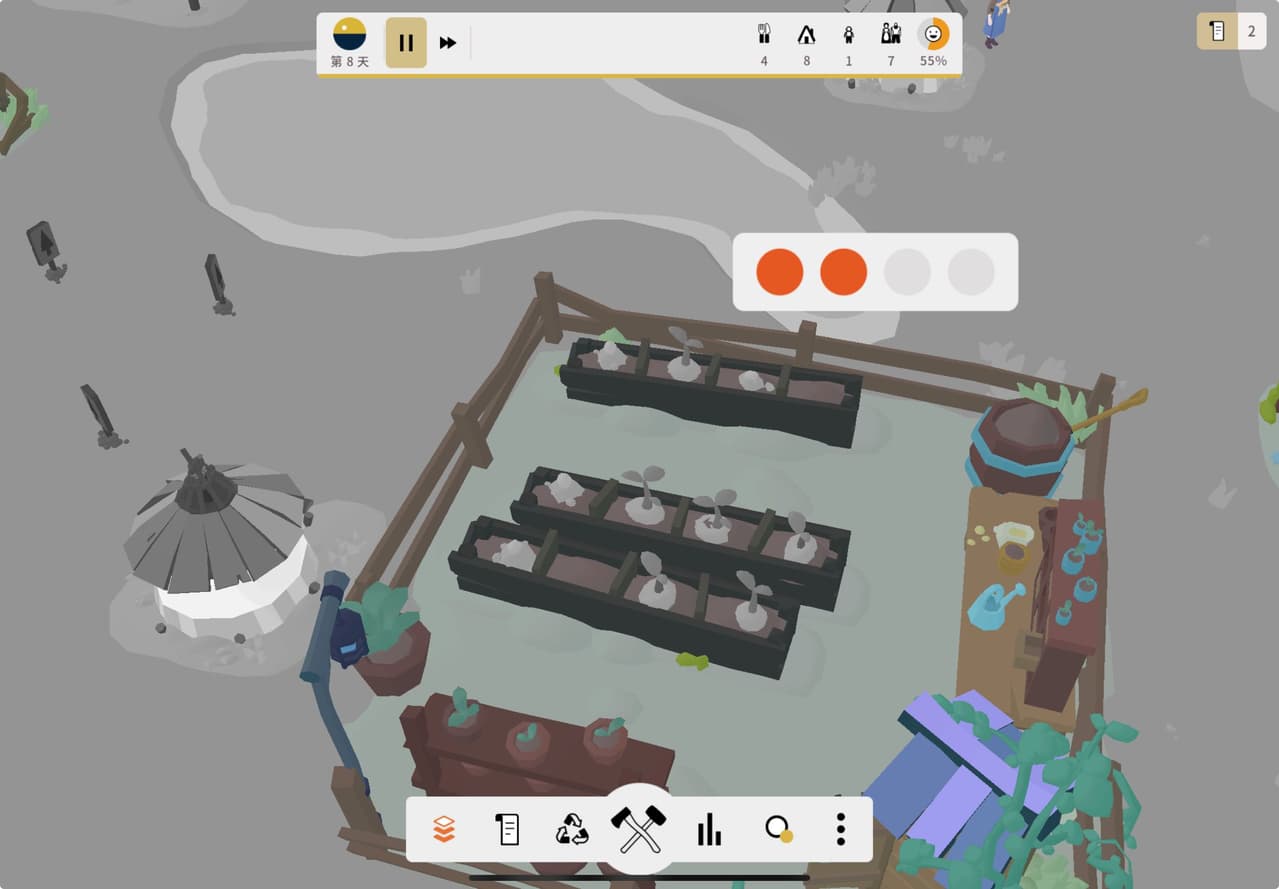Speed up time with the fast-forward button
1279x889 pixels.
(448, 43)
